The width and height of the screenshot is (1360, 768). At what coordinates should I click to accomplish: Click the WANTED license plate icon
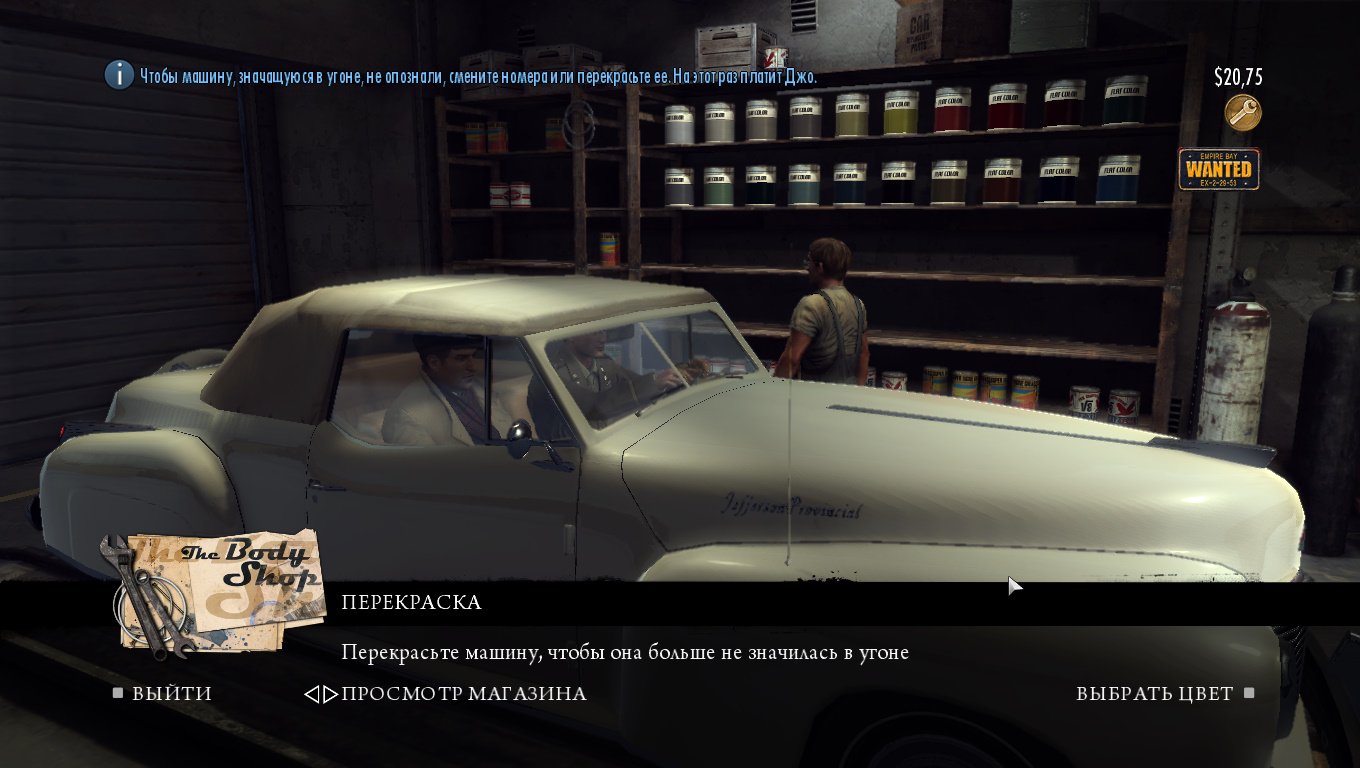pos(1218,169)
